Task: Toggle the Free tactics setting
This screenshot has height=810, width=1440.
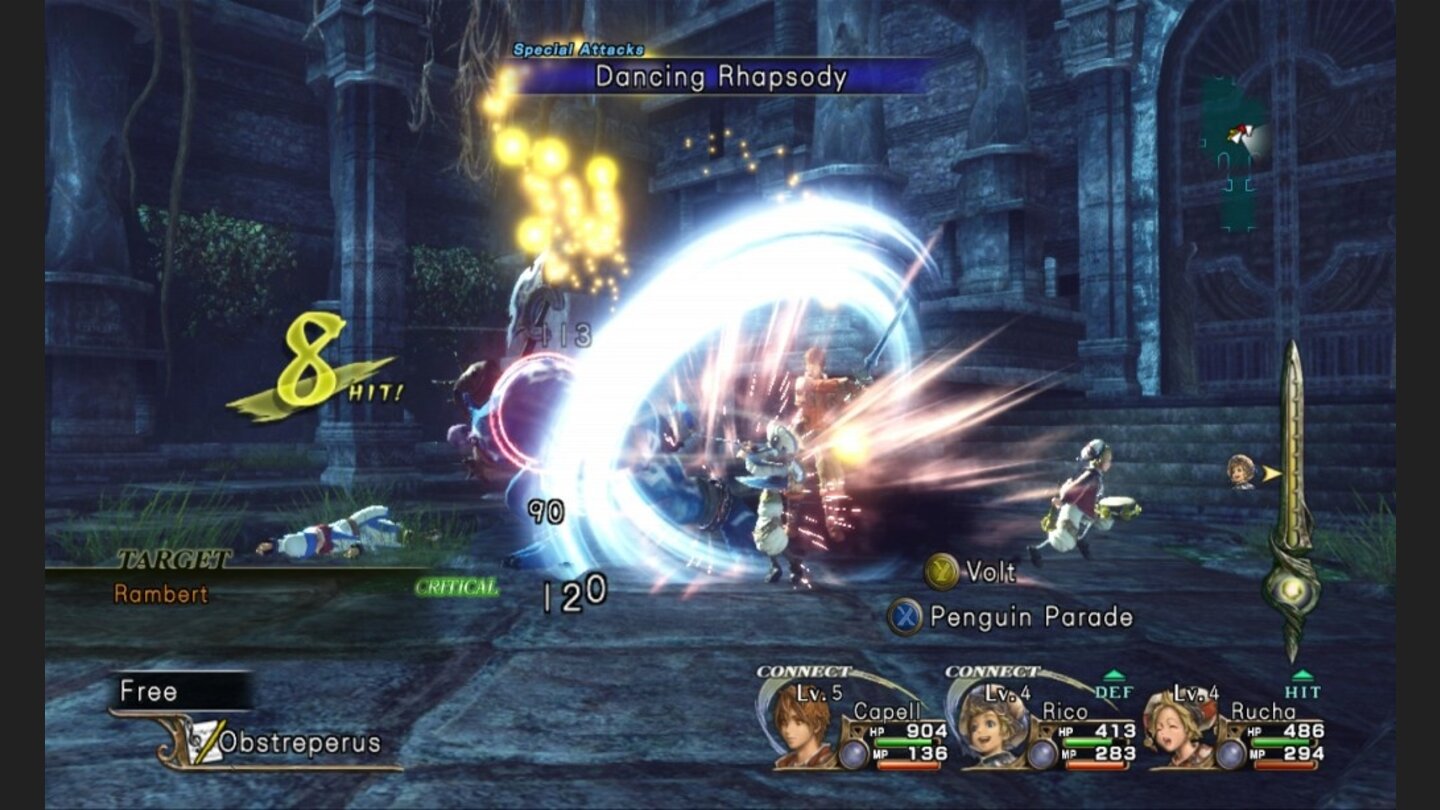Action: point(150,691)
